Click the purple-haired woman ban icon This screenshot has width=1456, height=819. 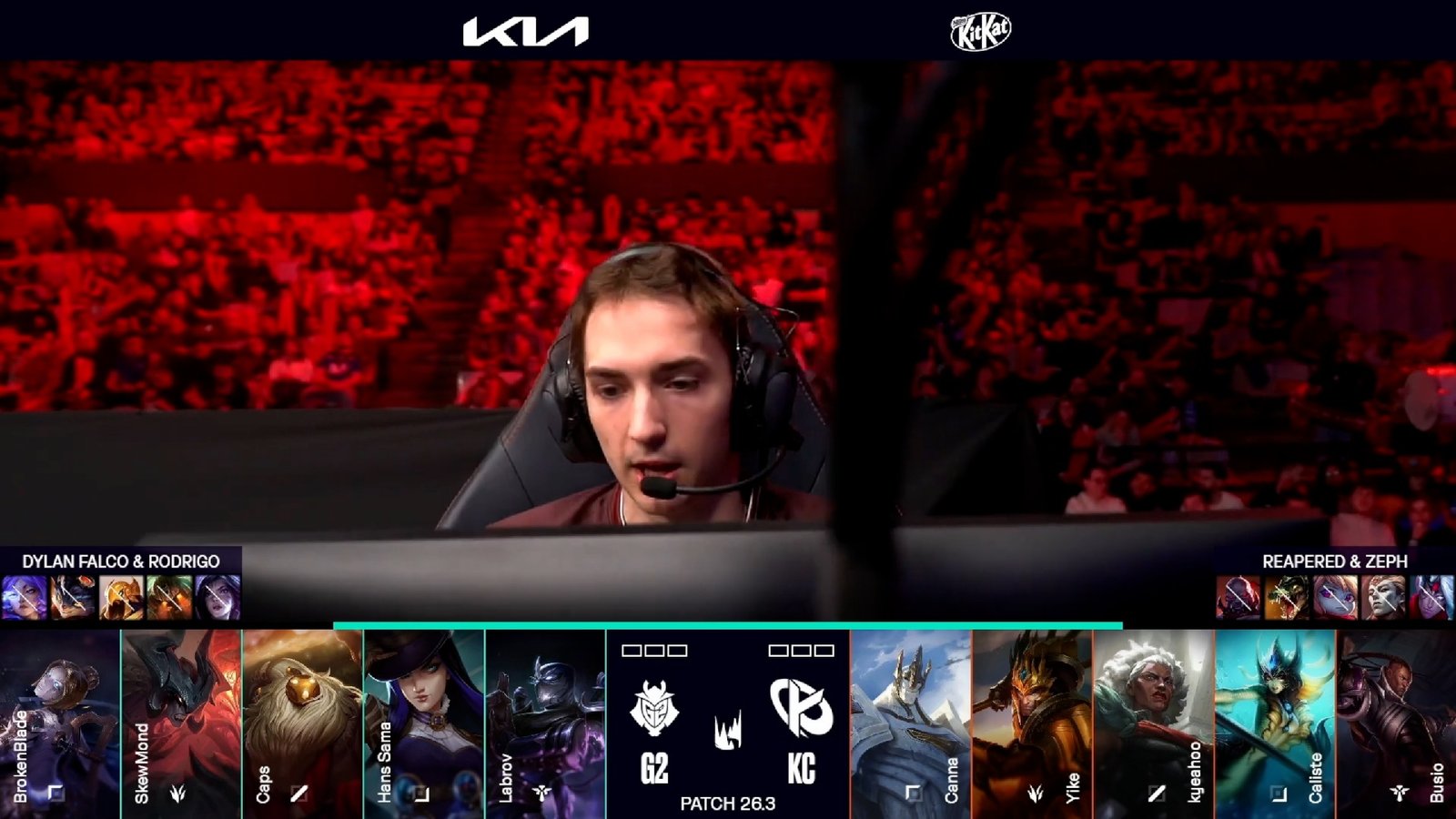[25, 597]
